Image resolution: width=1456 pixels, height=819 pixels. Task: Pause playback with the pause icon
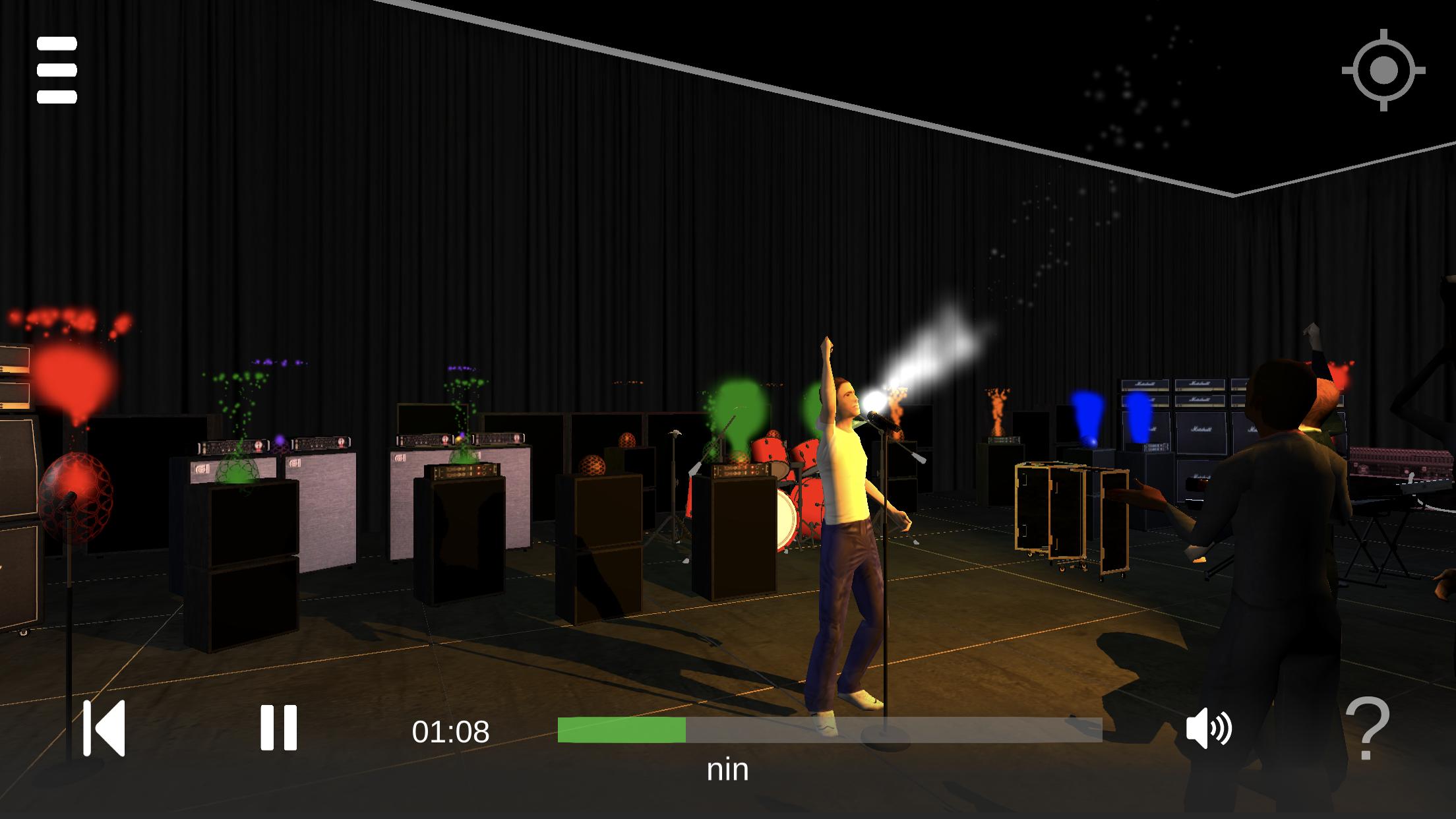tap(280, 729)
